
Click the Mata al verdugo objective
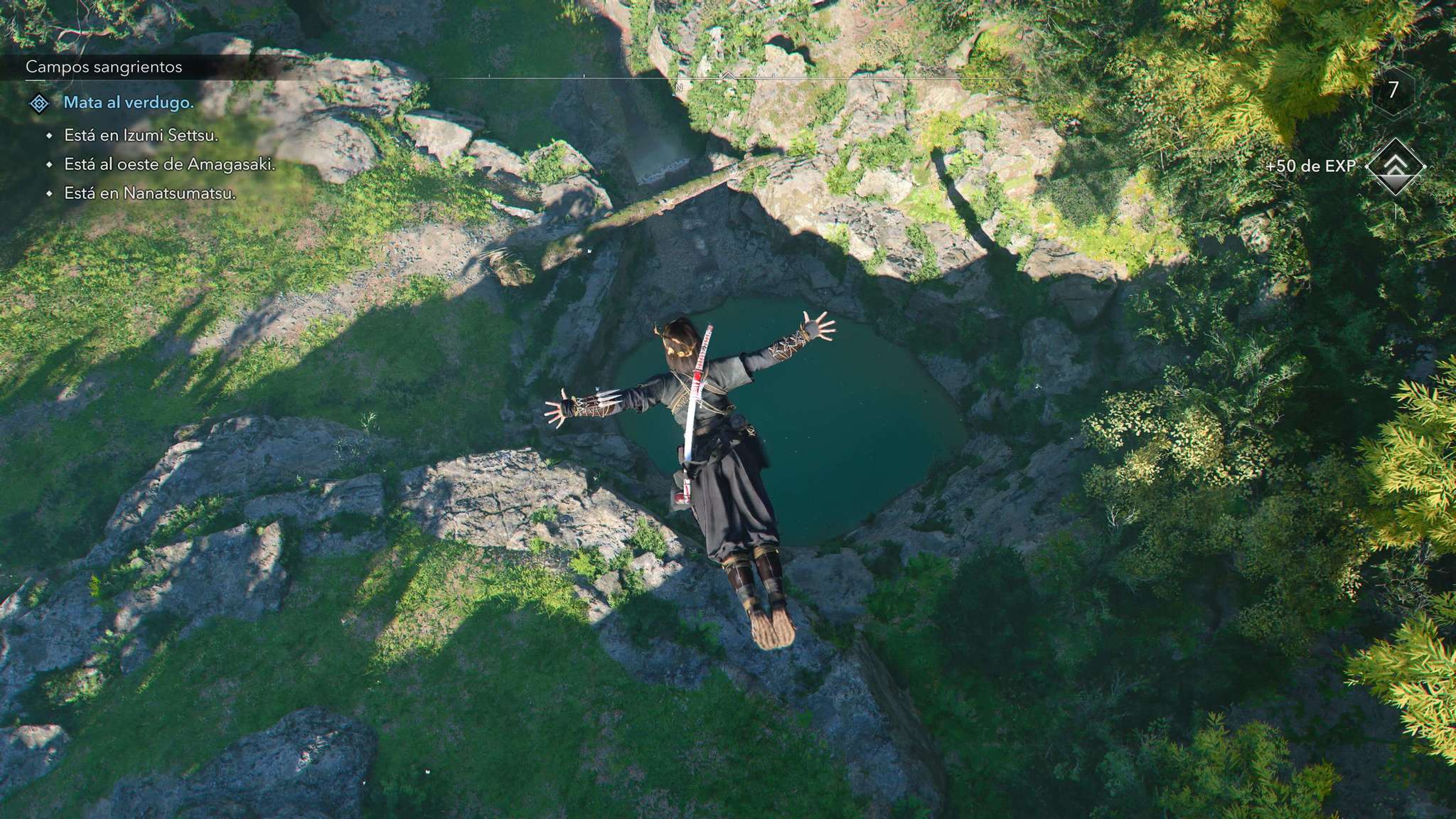(129, 102)
